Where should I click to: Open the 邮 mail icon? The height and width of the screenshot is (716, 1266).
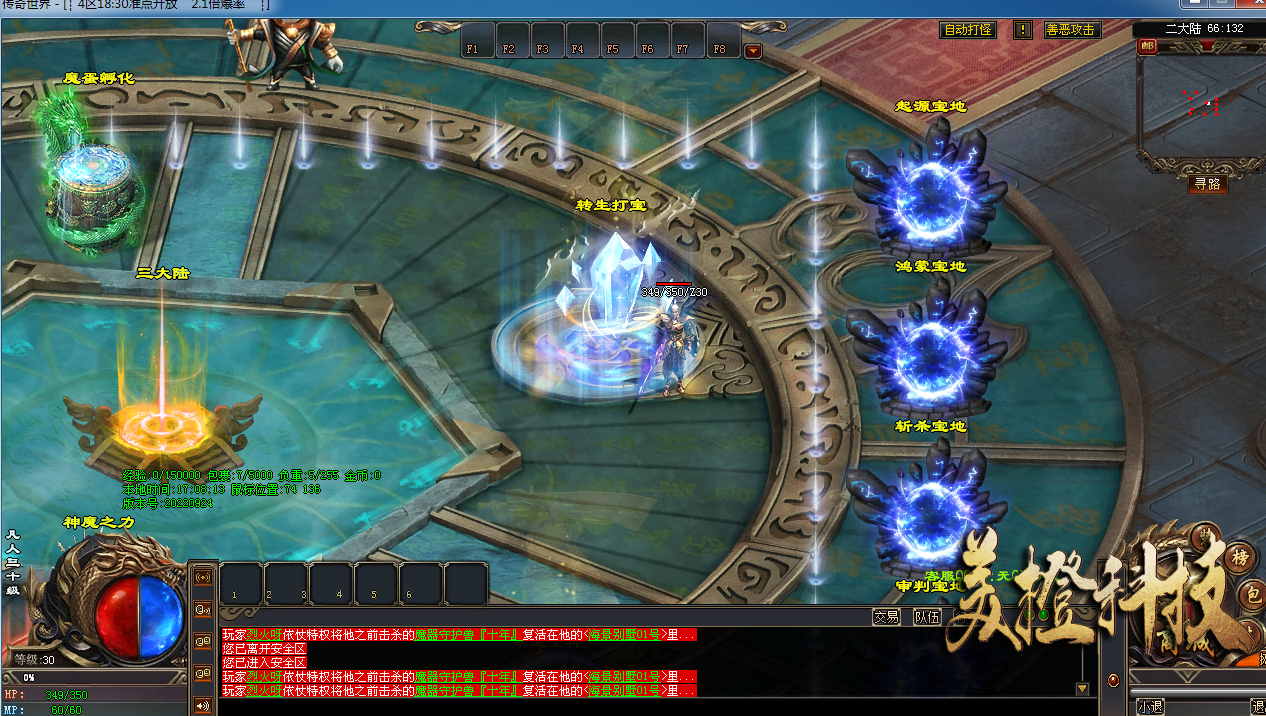pyautogui.click(x=1146, y=46)
